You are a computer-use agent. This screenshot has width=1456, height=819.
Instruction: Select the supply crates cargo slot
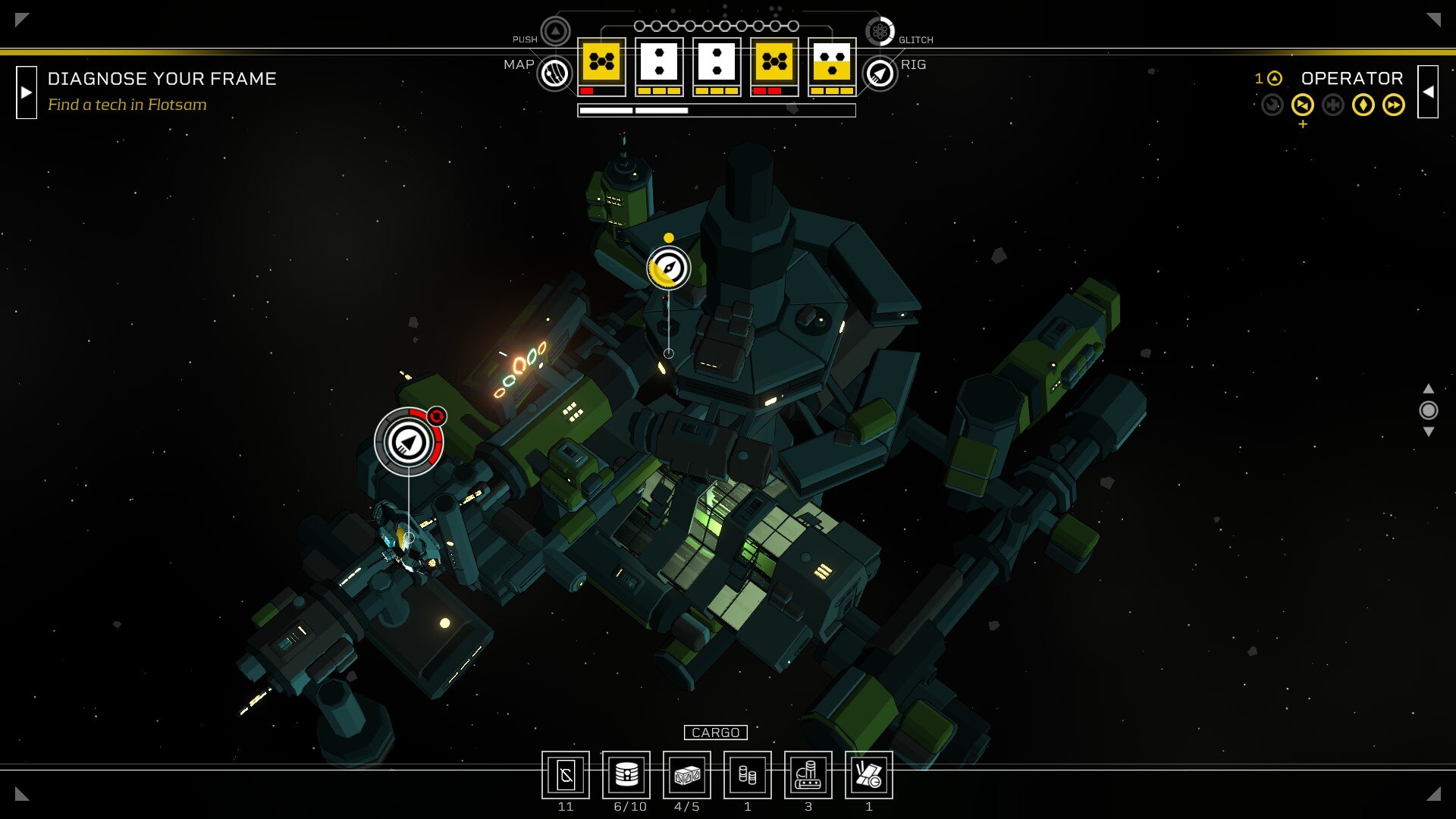click(x=687, y=775)
